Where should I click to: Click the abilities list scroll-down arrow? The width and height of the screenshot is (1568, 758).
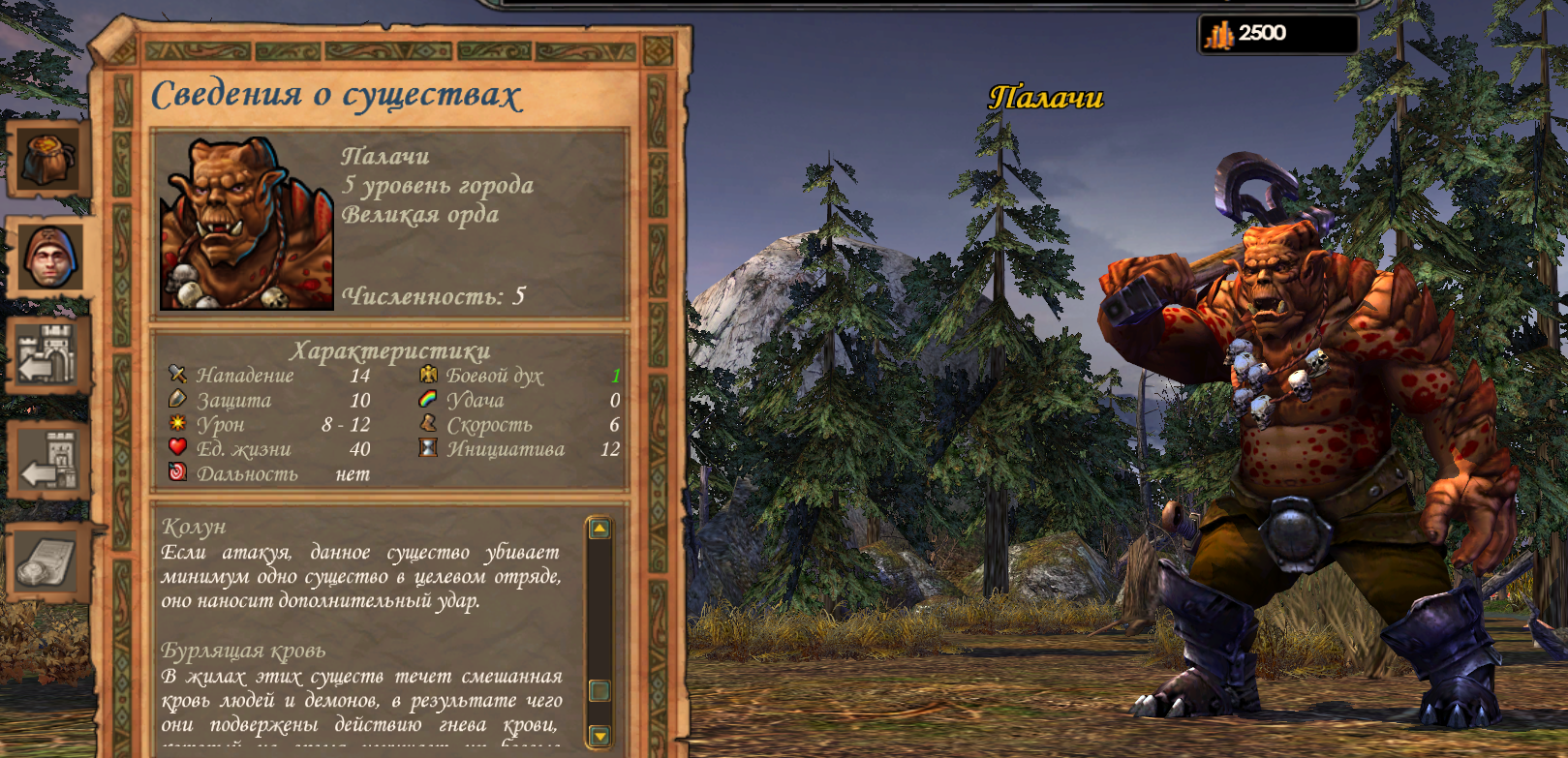(600, 736)
